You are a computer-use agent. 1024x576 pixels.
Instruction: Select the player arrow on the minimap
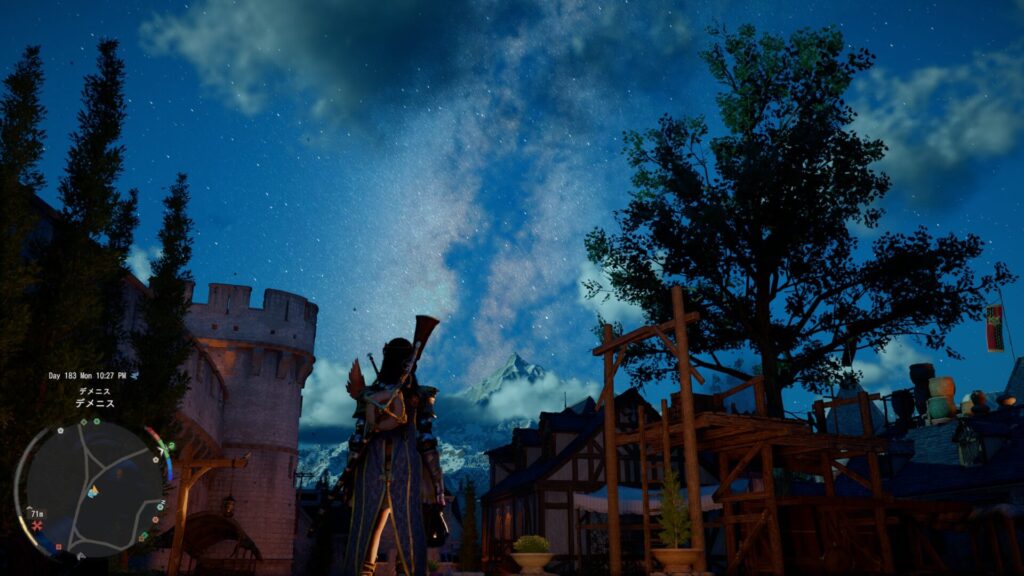pos(93,491)
